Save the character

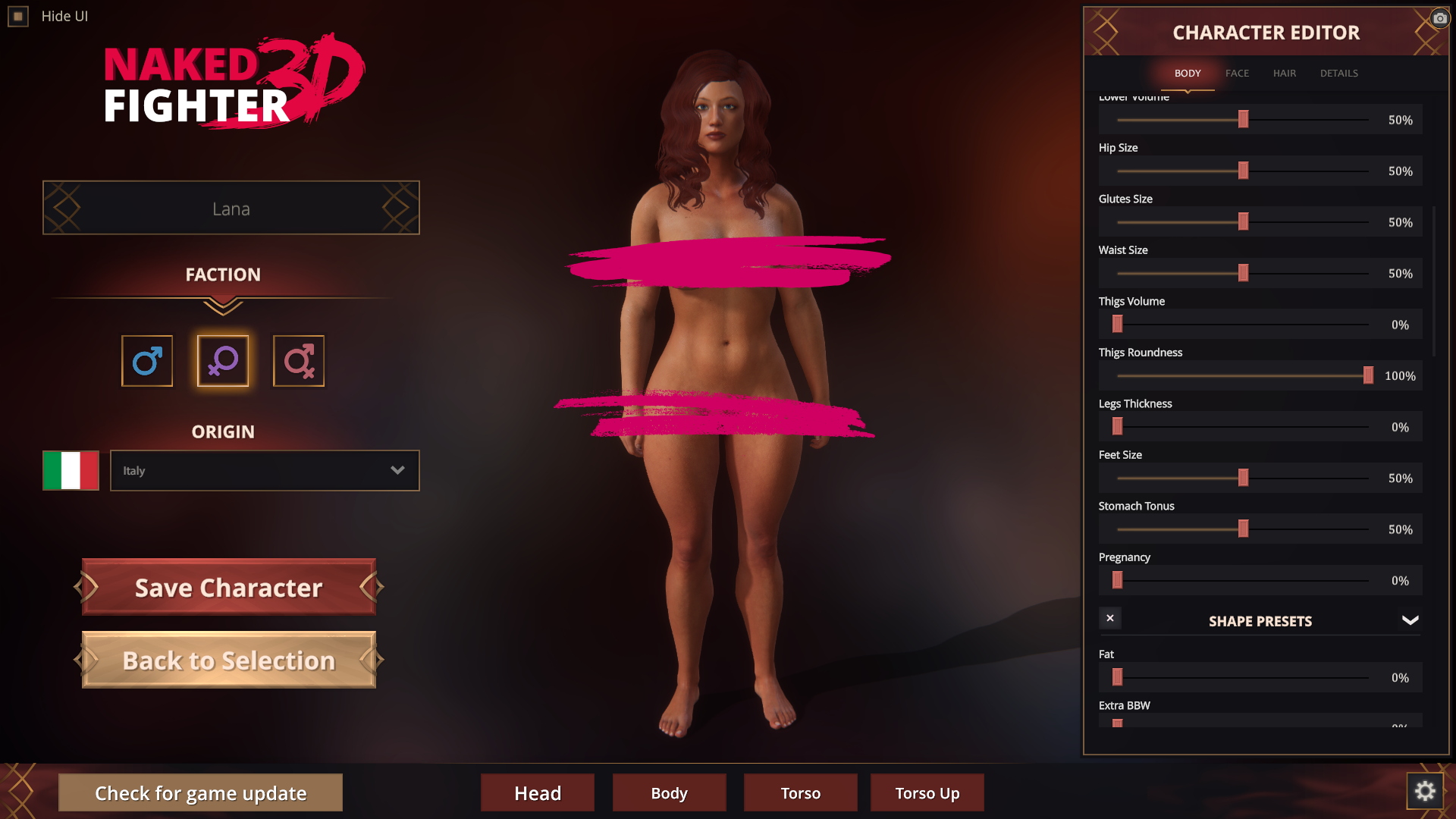229,588
